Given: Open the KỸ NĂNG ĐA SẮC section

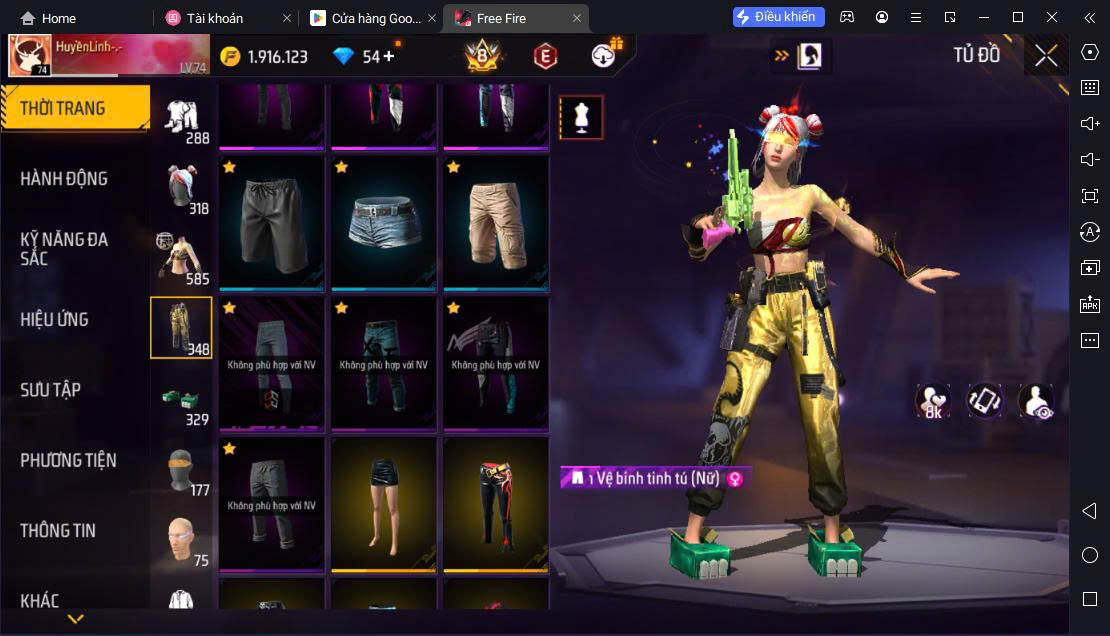Looking at the screenshot, I should point(64,249).
